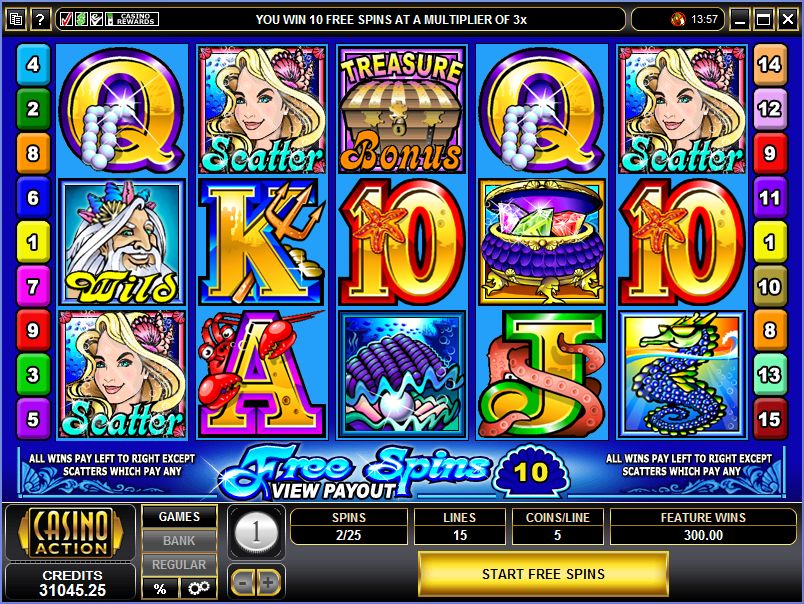Image resolution: width=804 pixels, height=604 pixels.
Task: Increase coin size with plus button
Action: click(268, 581)
